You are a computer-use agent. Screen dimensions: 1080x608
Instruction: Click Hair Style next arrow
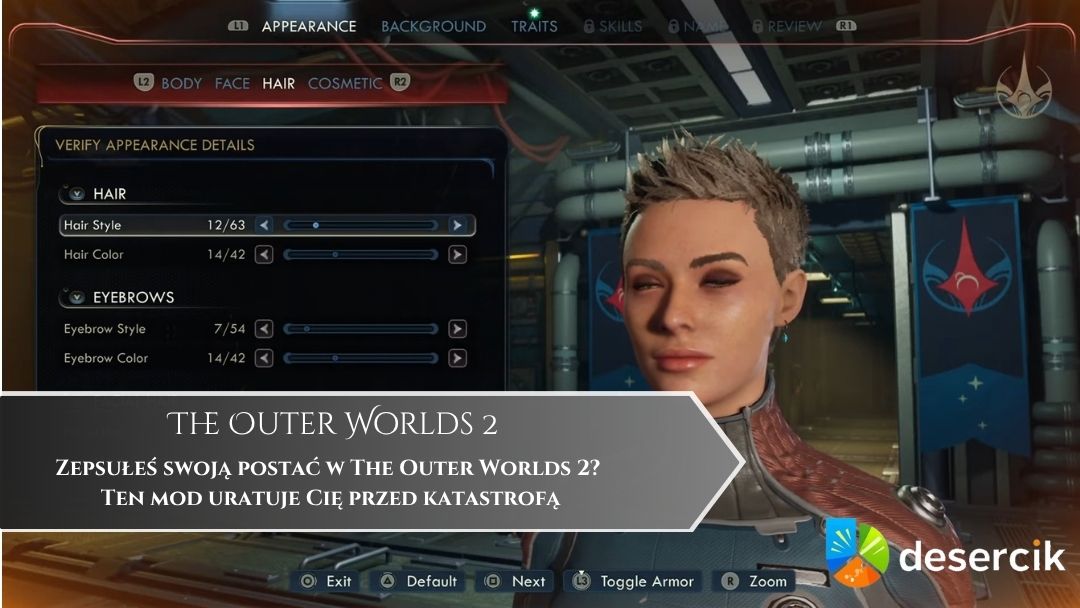tap(457, 225)
